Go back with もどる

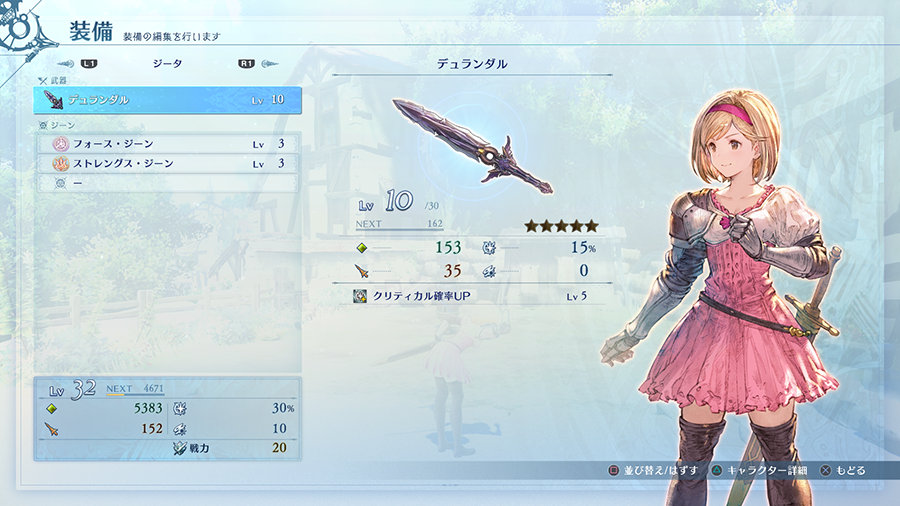(x=844, y=470)
